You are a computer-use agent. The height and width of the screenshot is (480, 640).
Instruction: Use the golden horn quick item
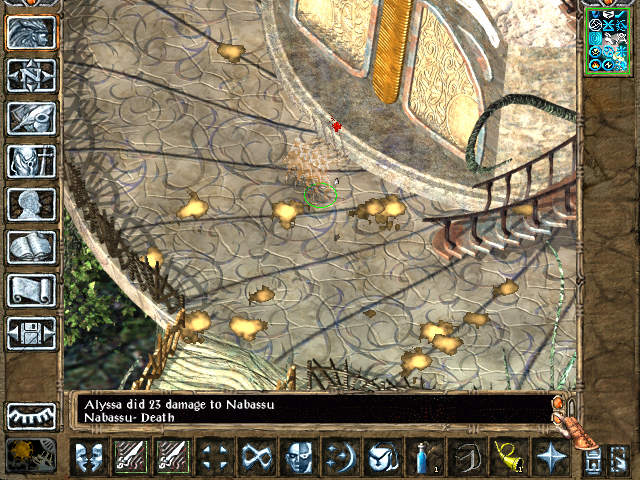[x=508, y=458]
